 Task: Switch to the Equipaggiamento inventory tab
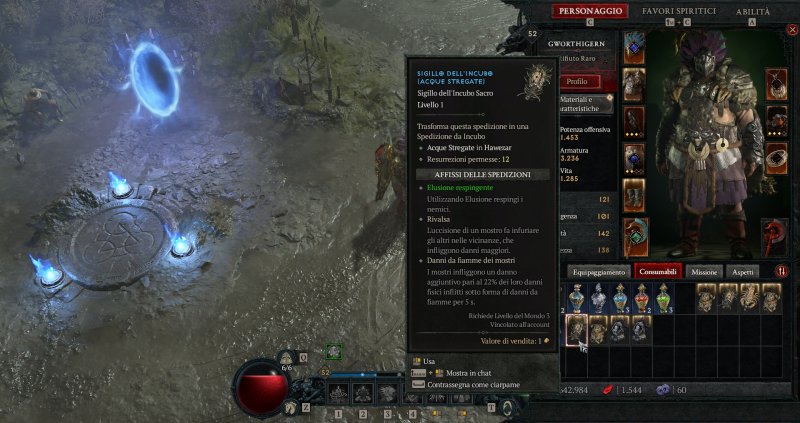(x=598, y=271)
